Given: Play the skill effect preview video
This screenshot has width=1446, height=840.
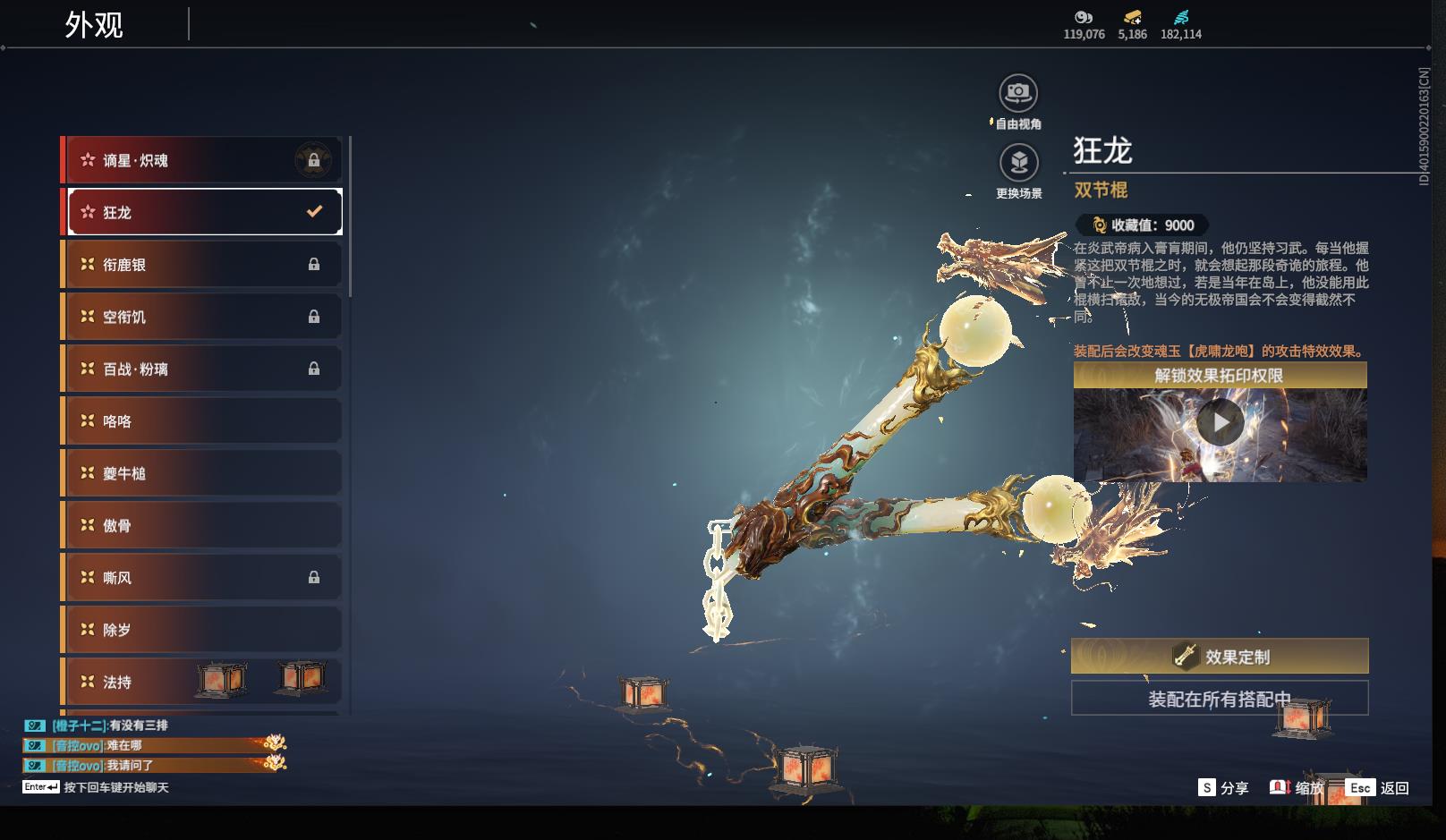Looking at the screenshot, I should coord(1220,422).
